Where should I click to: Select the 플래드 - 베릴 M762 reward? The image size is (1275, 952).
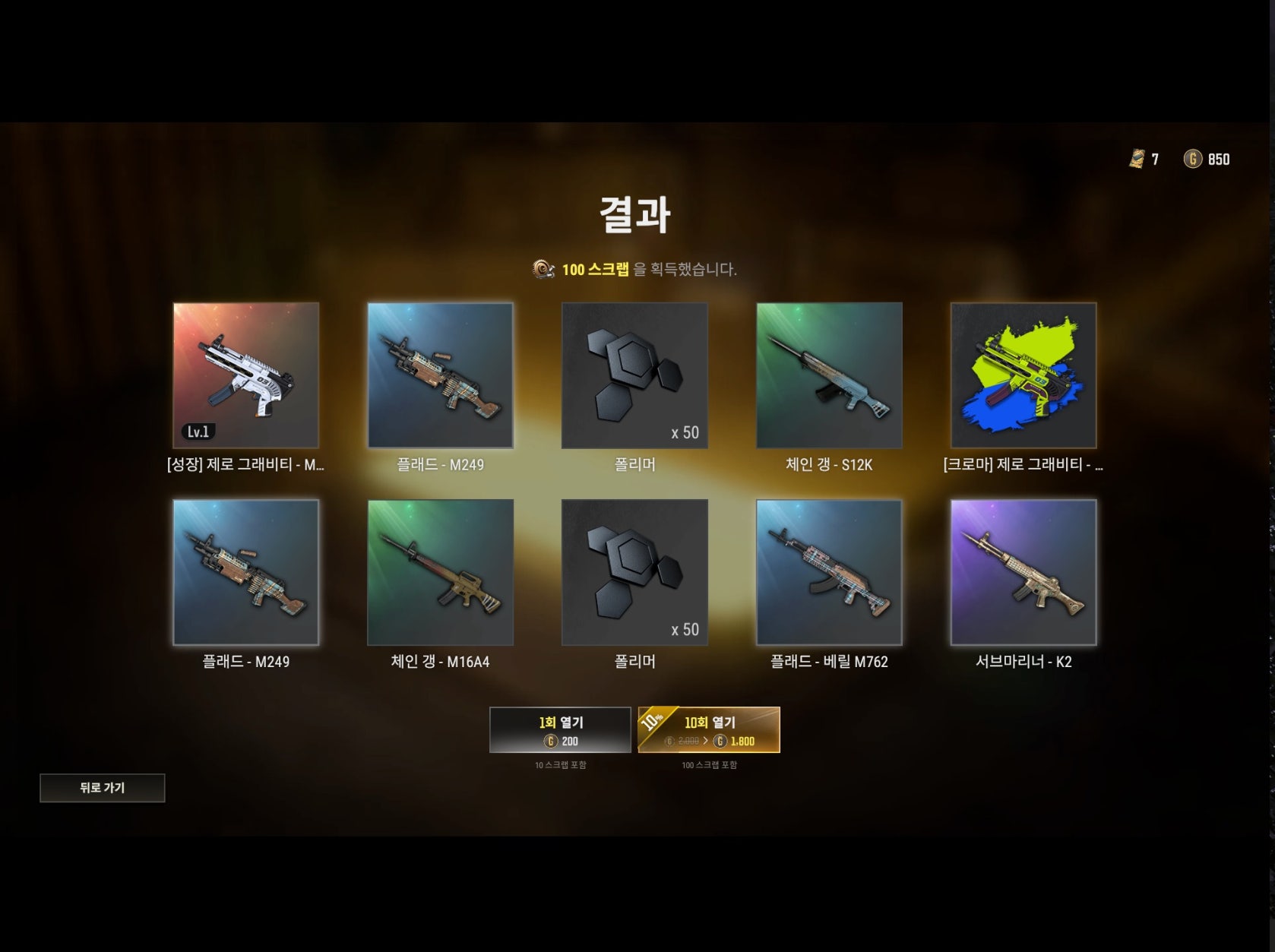click(828, 572)
